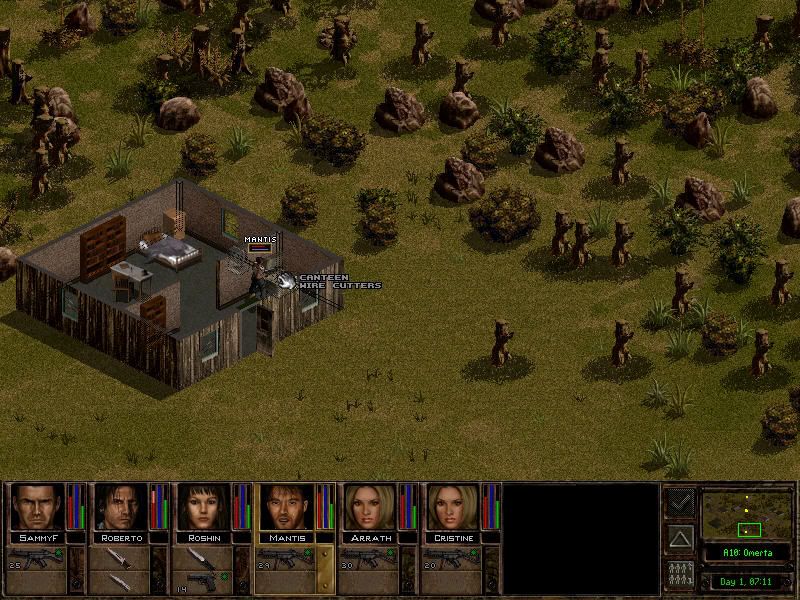Open the squad figures button

coord(680,576)
